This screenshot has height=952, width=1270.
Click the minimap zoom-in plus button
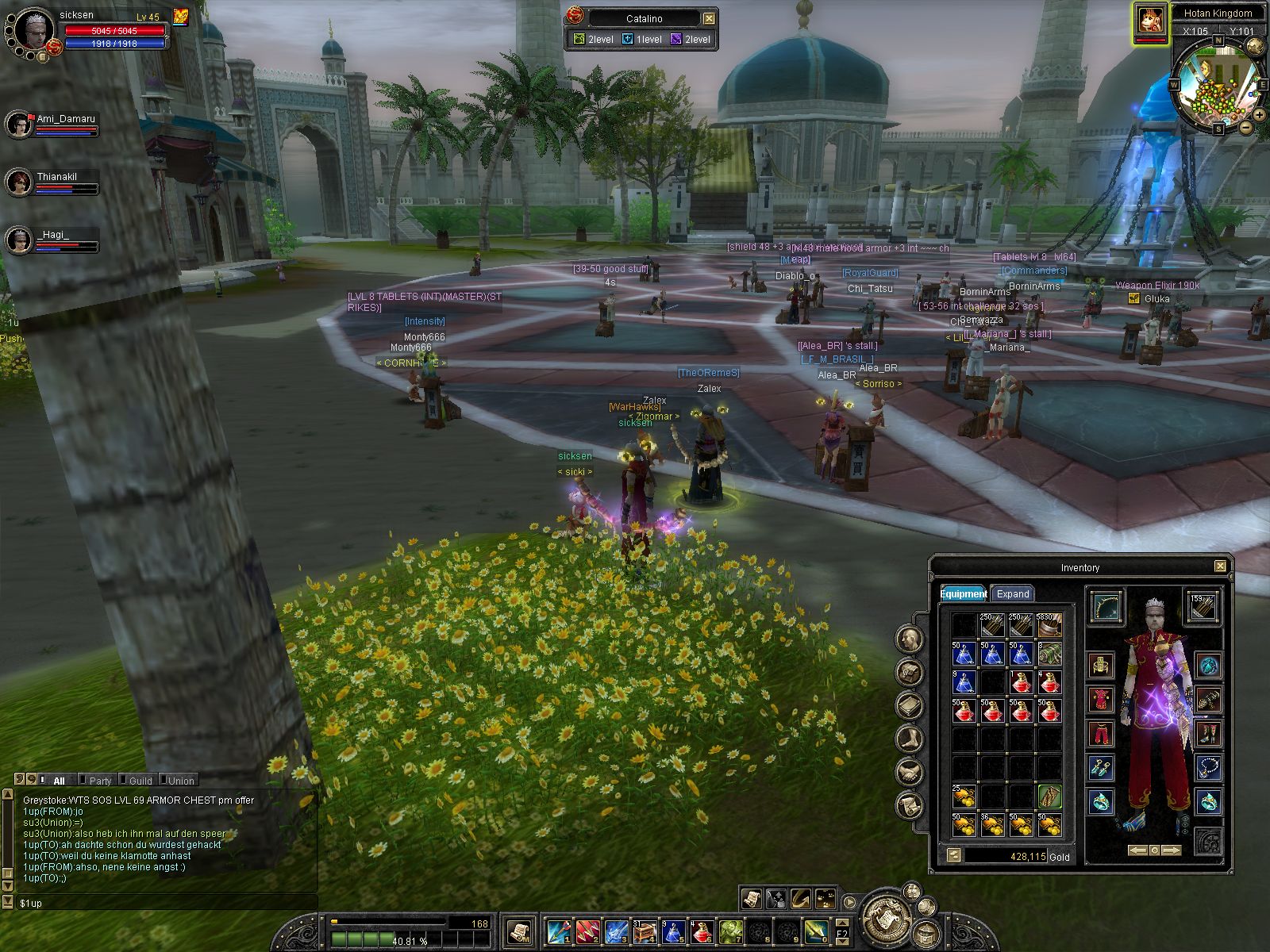click(x=1259, y=115)
